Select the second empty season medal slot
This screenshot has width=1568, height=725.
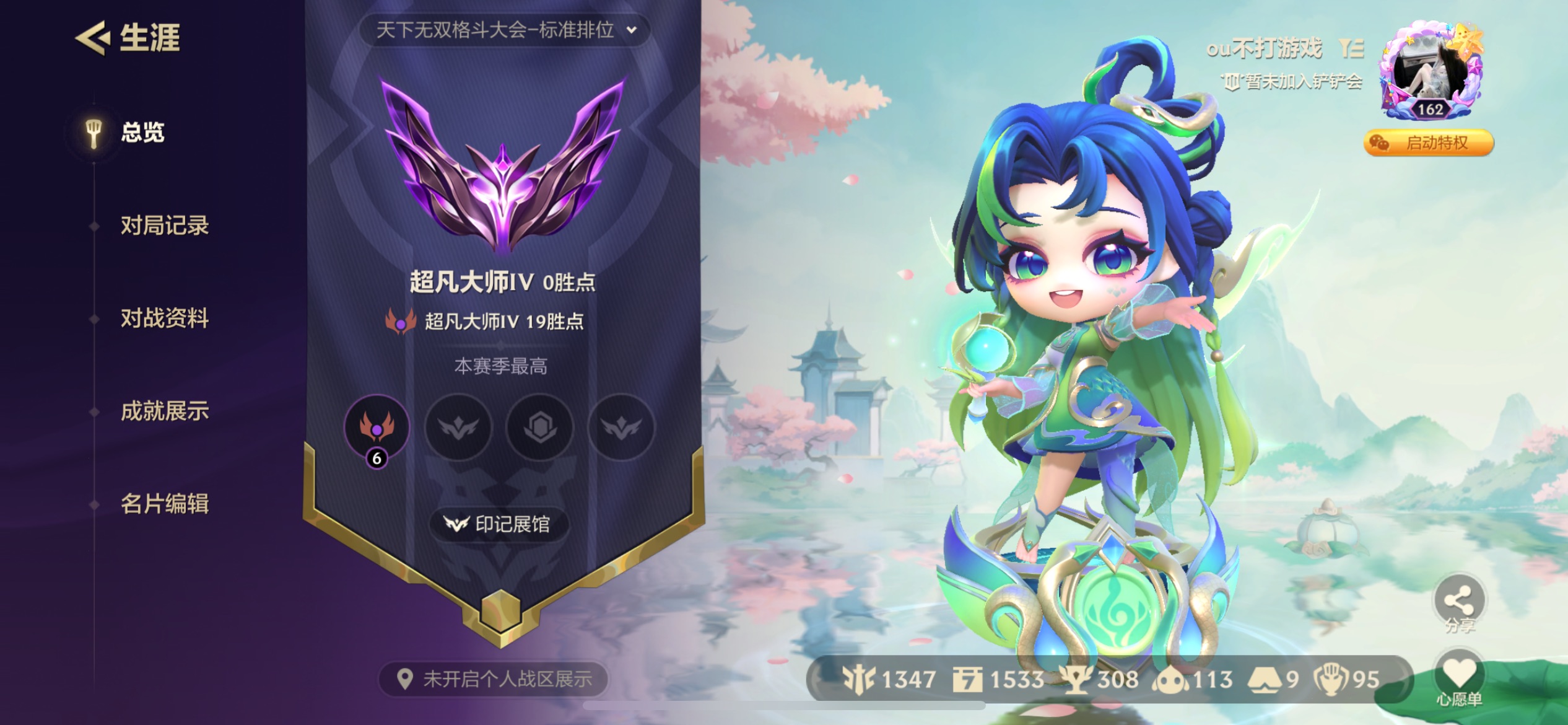click(x=458, y=428)
